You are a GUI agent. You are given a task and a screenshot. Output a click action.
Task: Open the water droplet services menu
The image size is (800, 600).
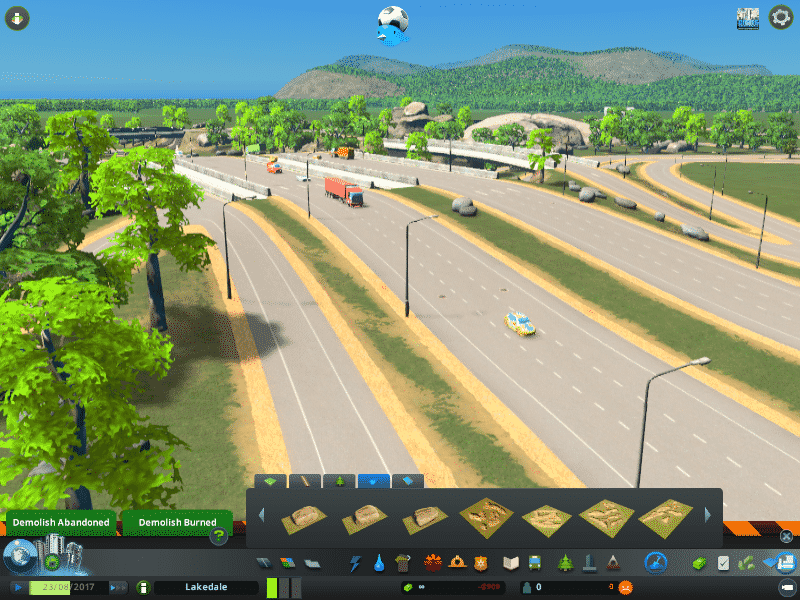(379, 563)
